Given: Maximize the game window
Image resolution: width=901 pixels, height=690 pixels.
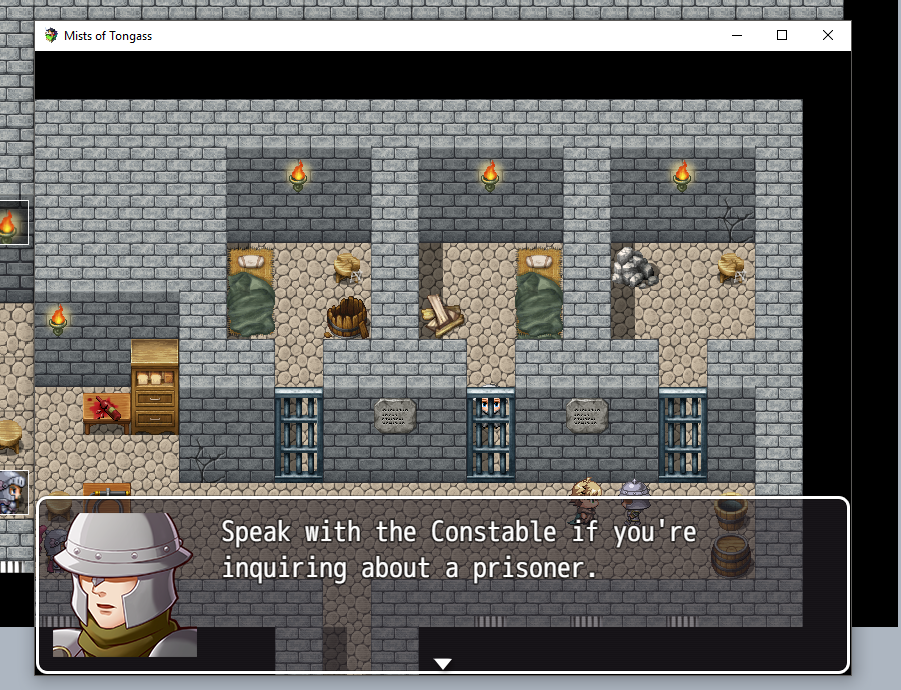Looking at the screenshot, I should [782, 35].
